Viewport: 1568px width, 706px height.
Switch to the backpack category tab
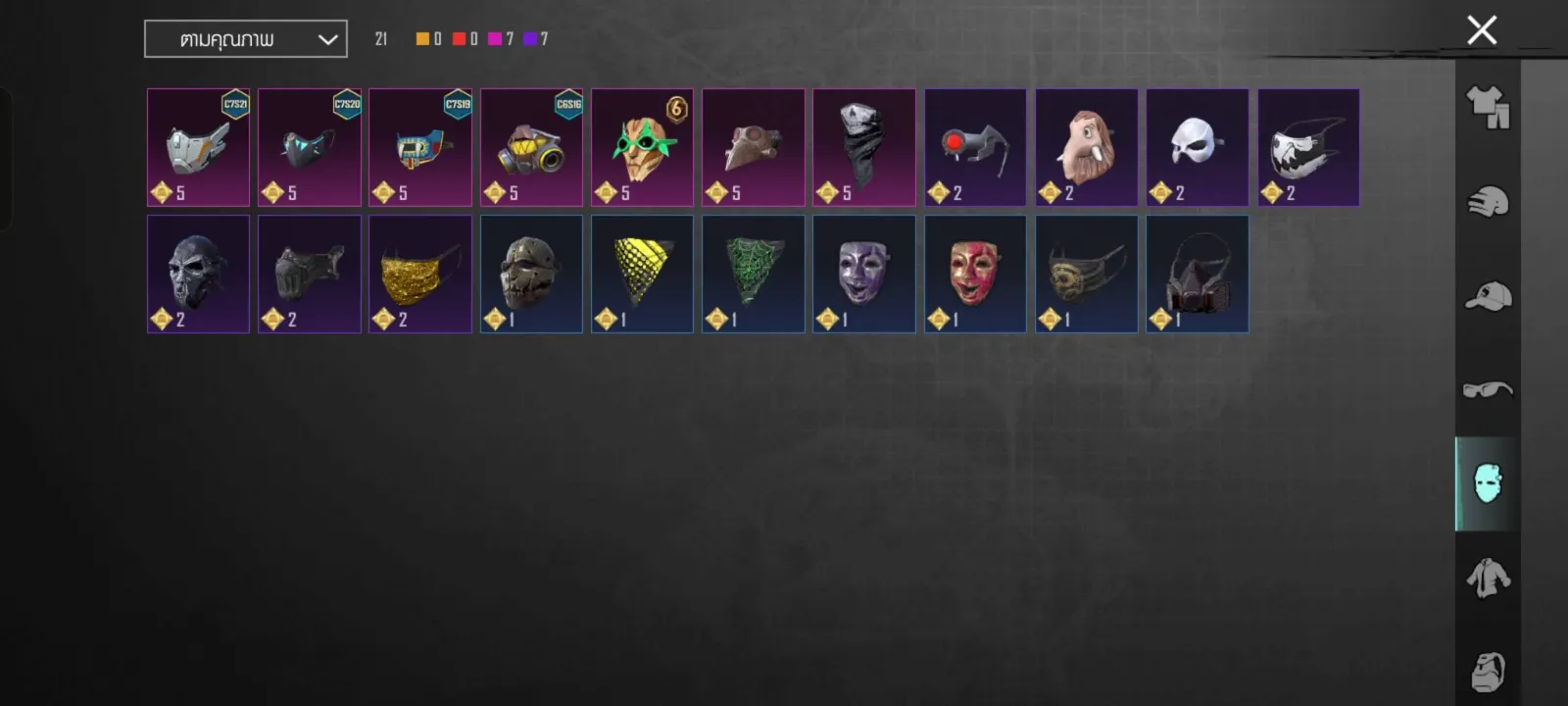1488,671
